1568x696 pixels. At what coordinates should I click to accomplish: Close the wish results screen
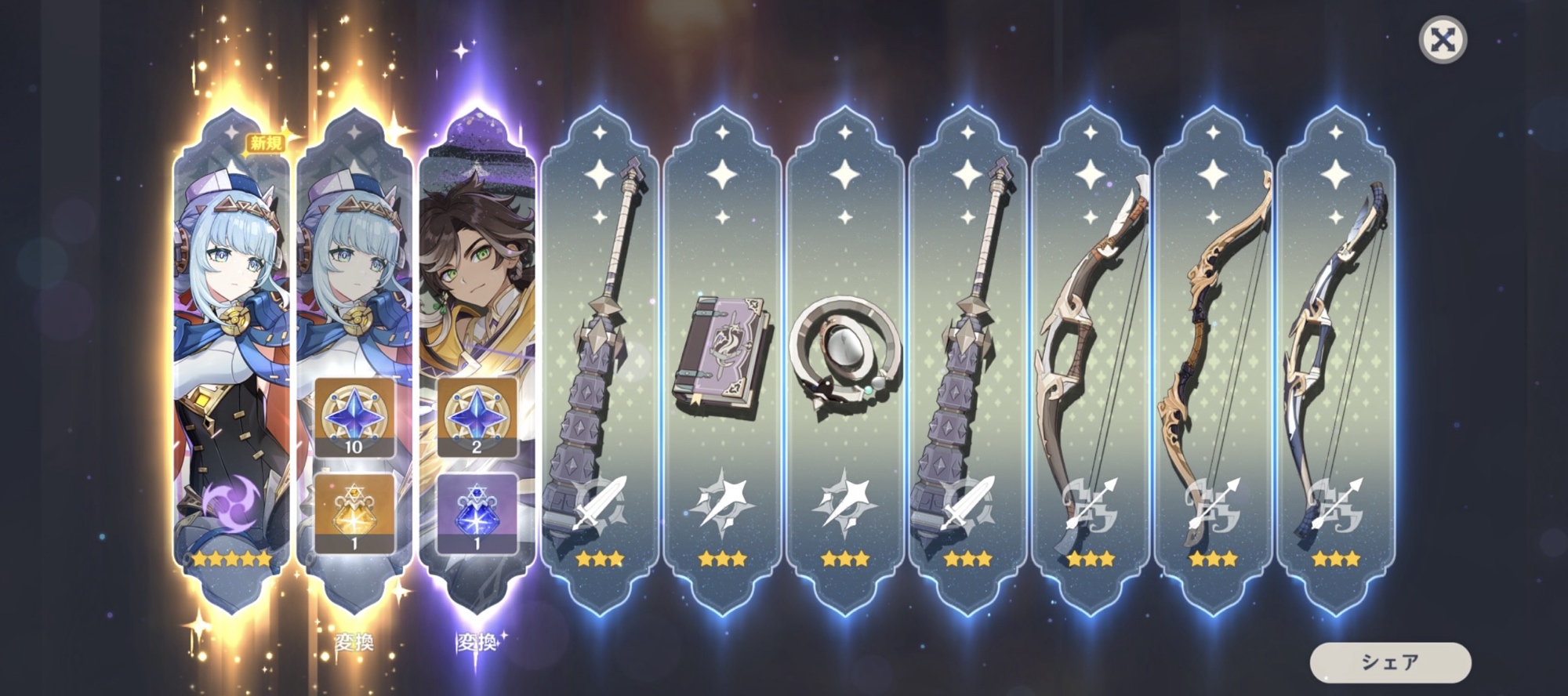(1443, 40)
